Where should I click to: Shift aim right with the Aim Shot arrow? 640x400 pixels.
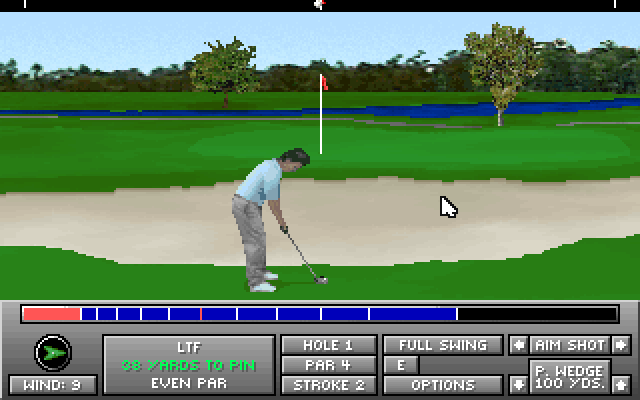(621, 345)
